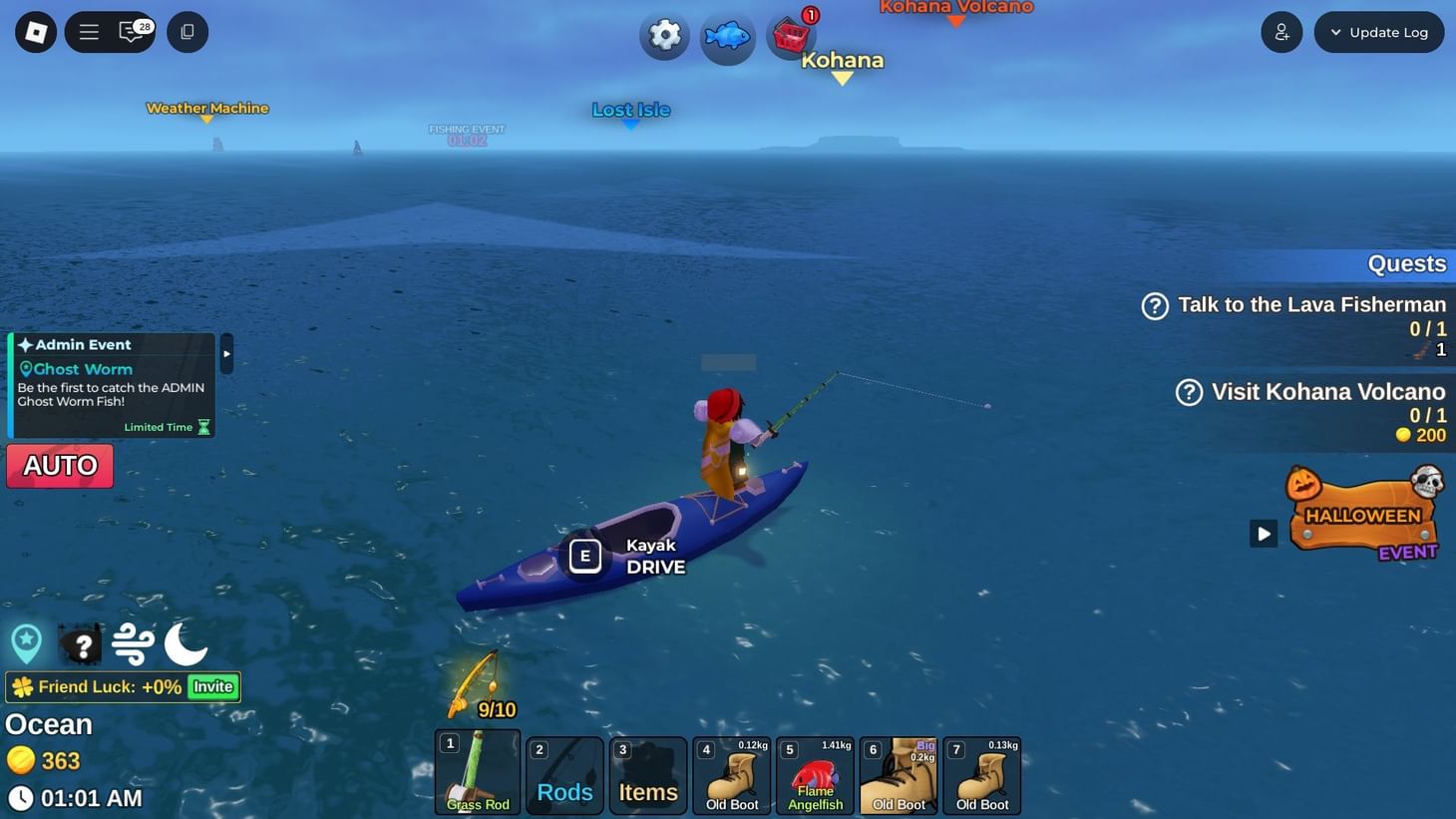This screenshot has width=1456, height=819.
Task: Open the Update Log dropdown
Action: 1379,32
